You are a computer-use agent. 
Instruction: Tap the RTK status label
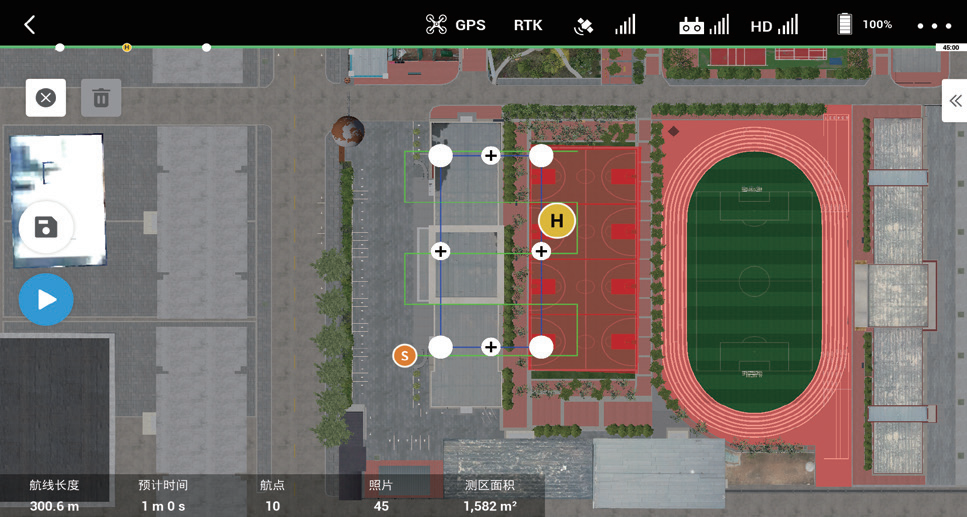coord(528,25)
